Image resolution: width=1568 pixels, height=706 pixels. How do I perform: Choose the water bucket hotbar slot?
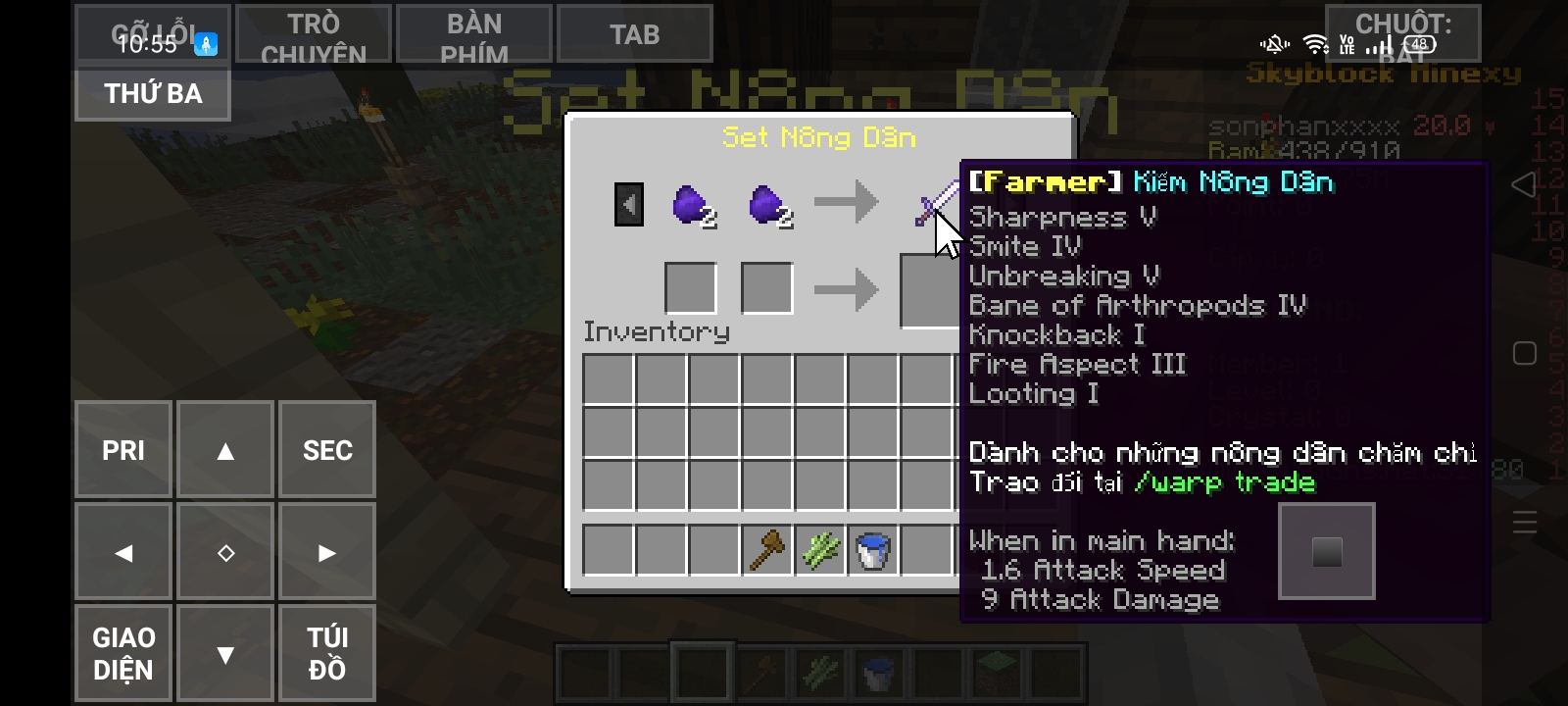coord(873,550)
